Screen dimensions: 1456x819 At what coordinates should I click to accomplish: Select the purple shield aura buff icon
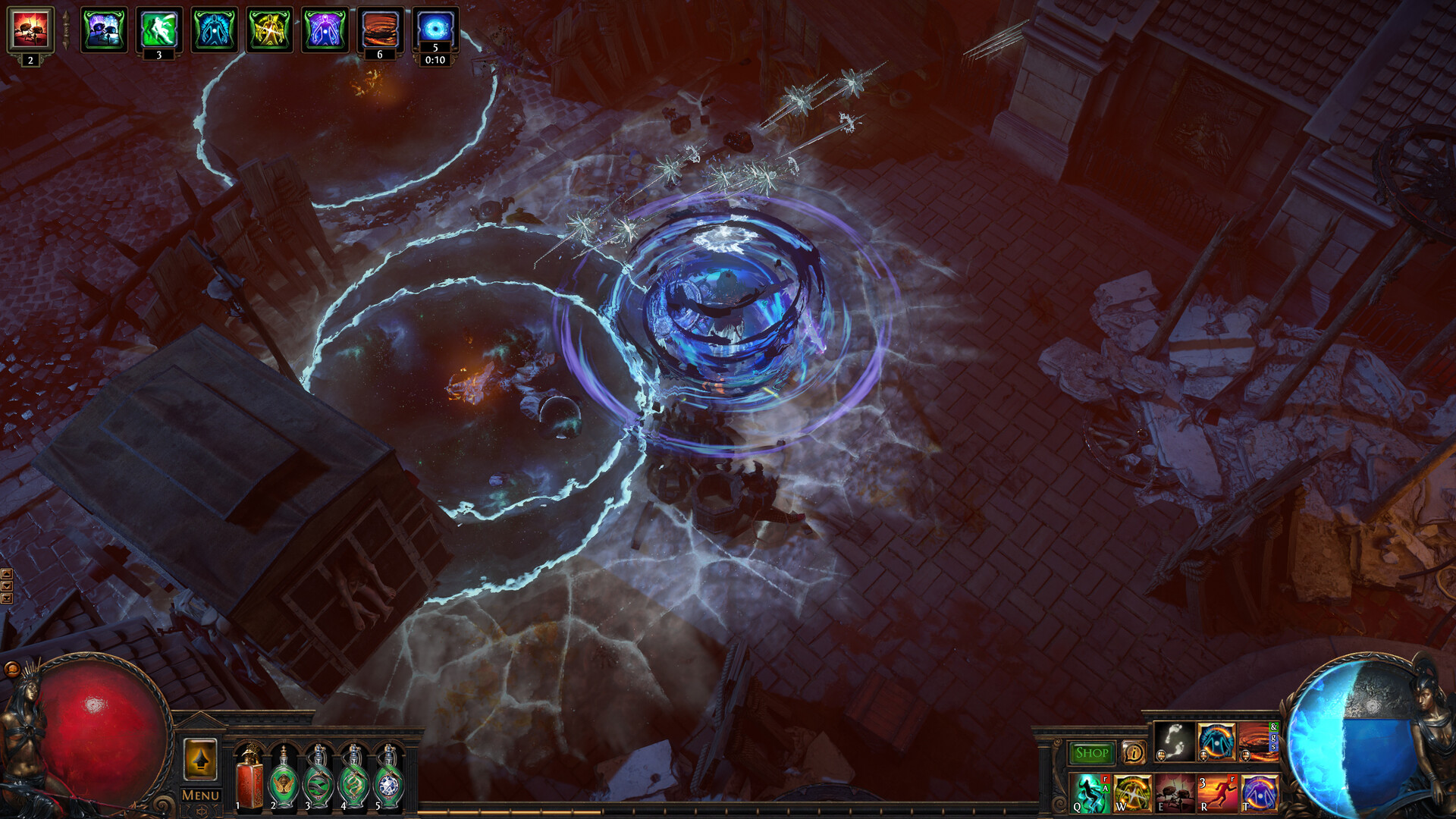(x=325, y=30)
